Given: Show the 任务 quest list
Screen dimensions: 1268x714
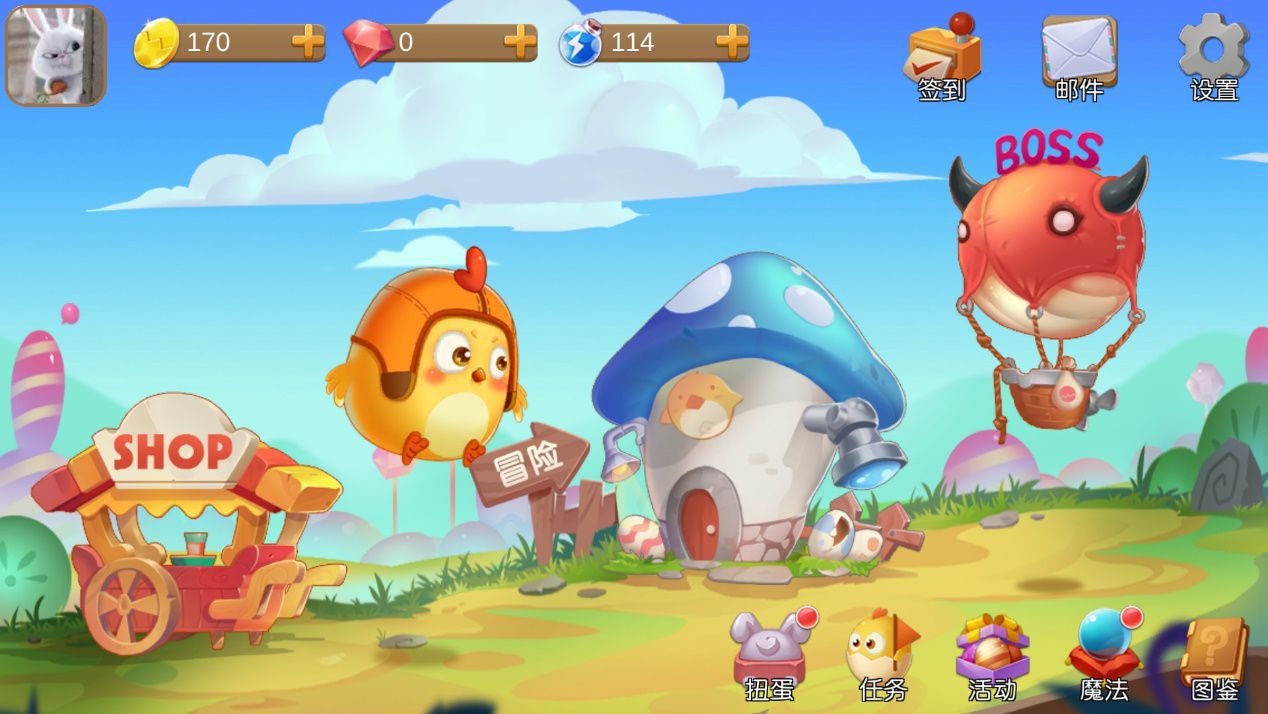Looking at the screenshot, I should (x=882, y=655).
